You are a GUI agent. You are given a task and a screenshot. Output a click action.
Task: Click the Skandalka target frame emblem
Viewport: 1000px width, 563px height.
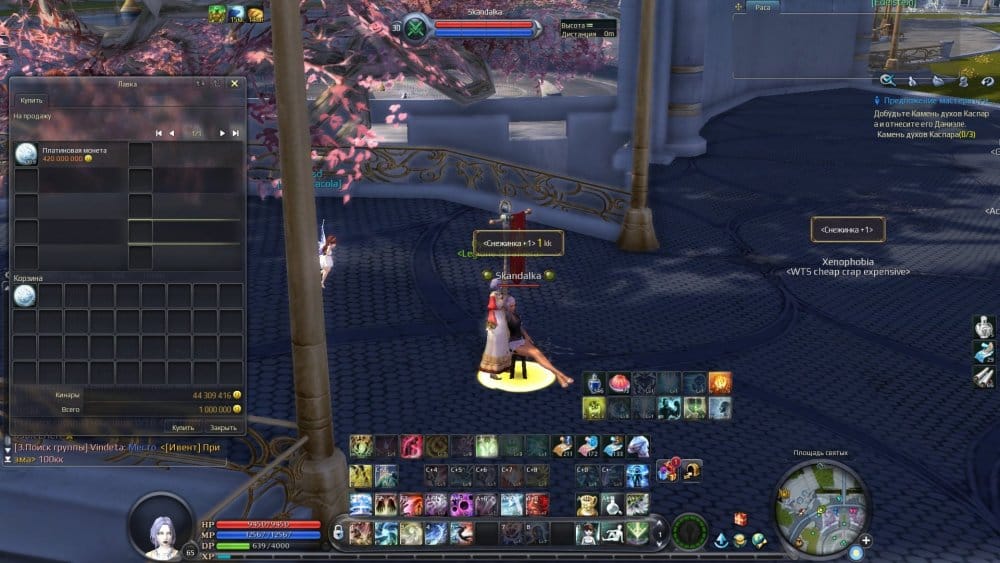416,28
